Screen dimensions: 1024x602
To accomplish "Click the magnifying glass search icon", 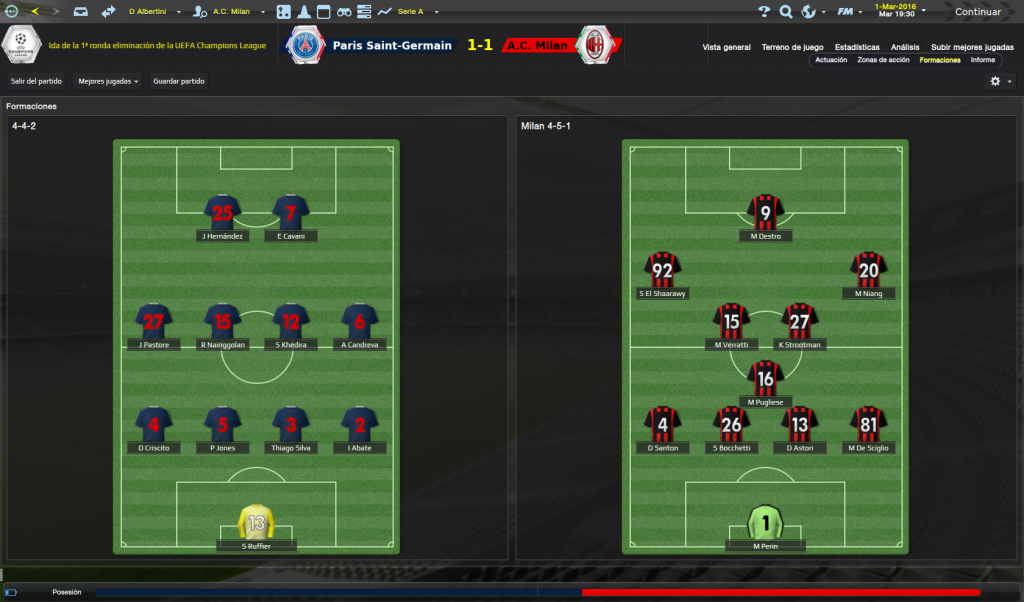I will pyautogui.click(x=786, y=12).
